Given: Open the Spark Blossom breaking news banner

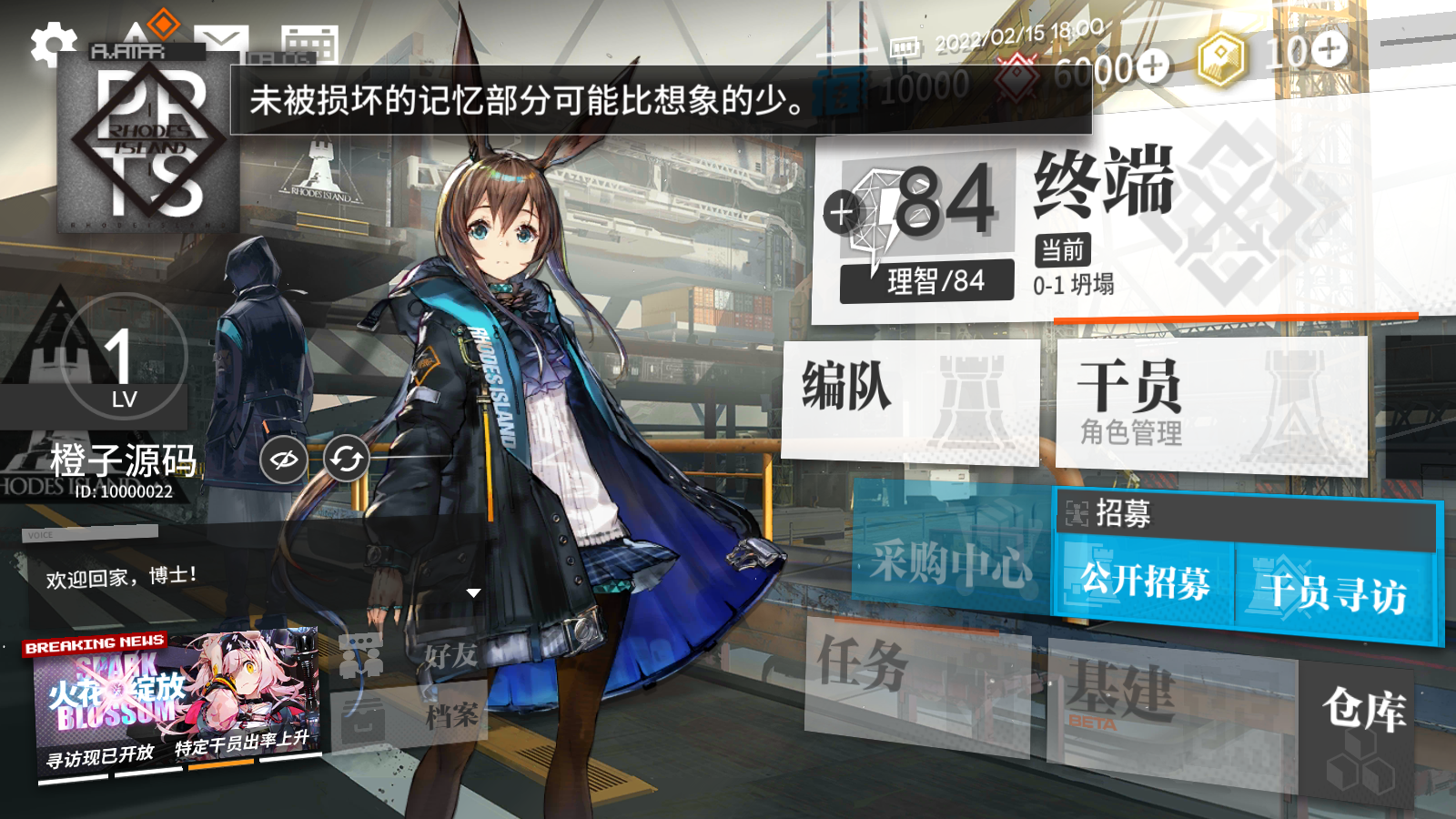Looking at the screenshot, I should click(x=177, y=701).
